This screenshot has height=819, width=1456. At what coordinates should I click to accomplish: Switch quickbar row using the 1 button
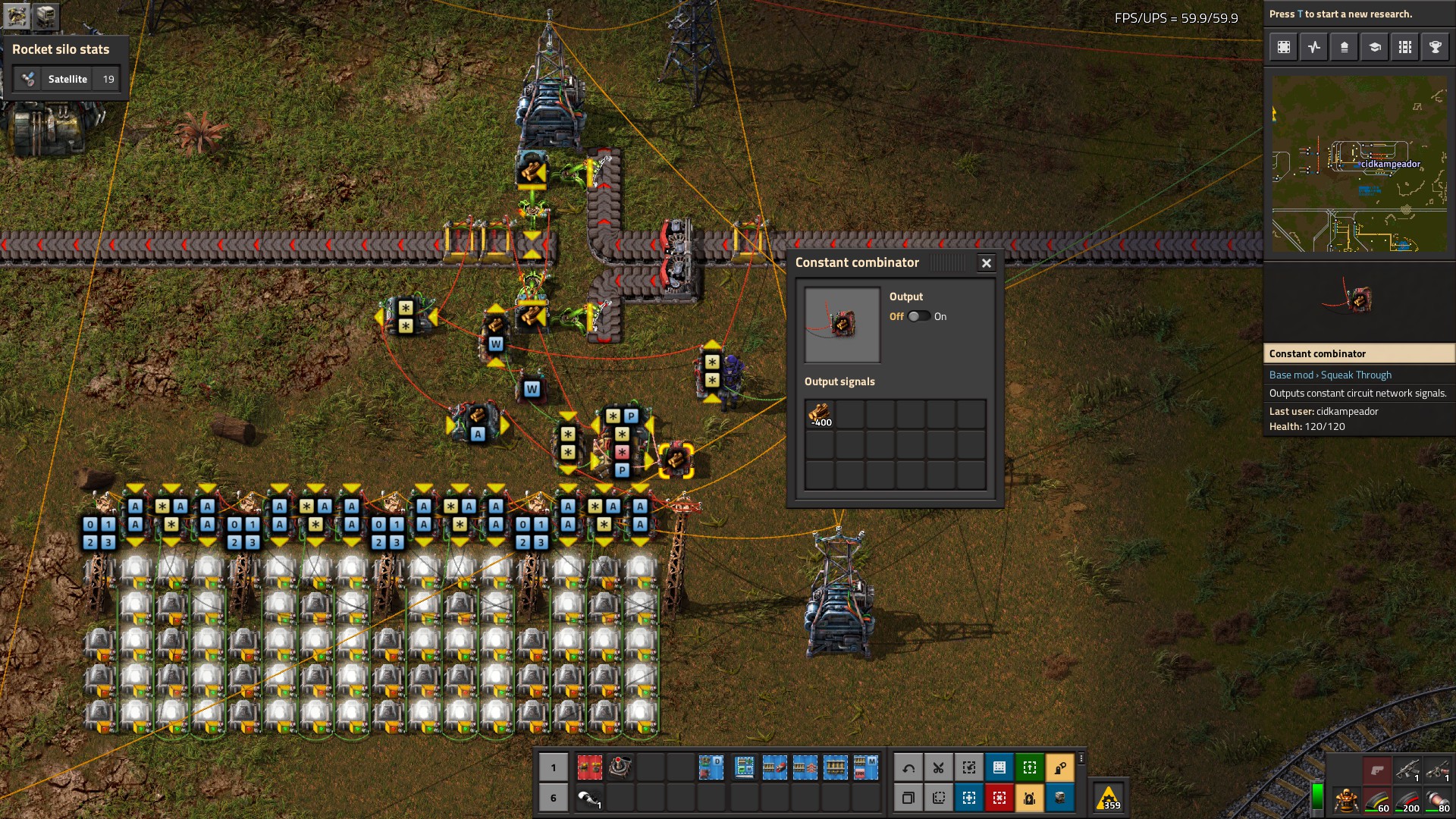coord(554,767)
